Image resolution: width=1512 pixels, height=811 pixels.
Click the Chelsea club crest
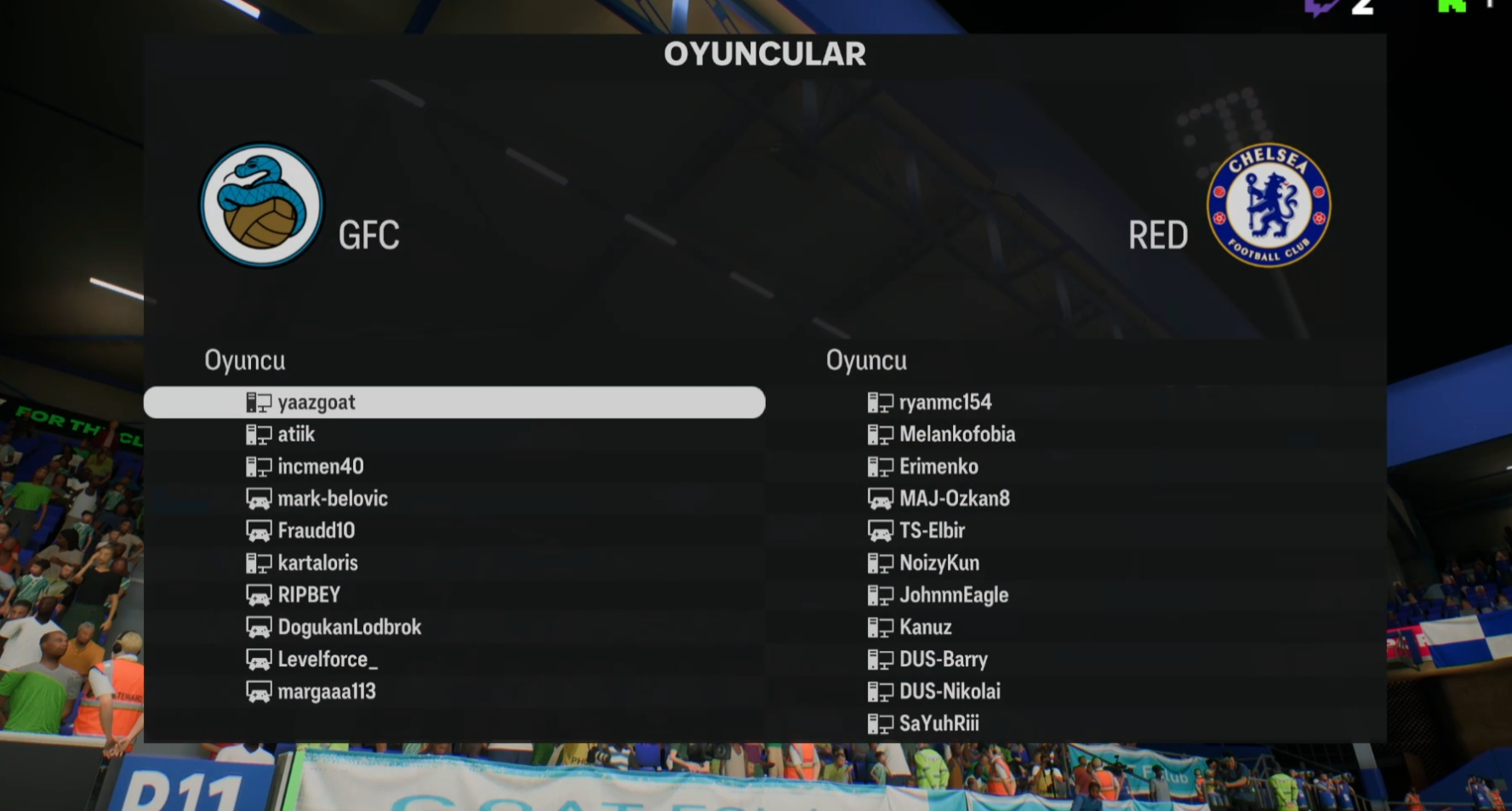1269,204
